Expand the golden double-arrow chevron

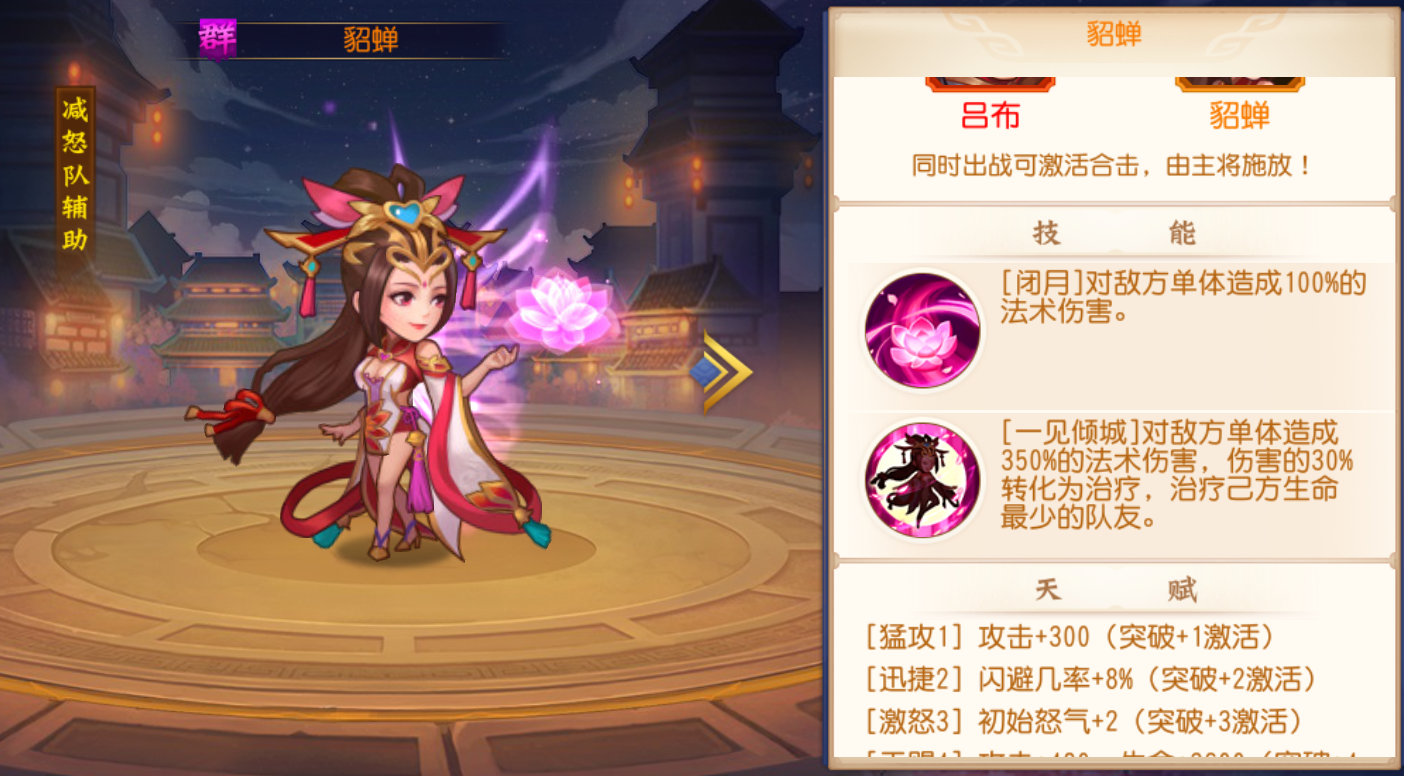tap(721, 370)
